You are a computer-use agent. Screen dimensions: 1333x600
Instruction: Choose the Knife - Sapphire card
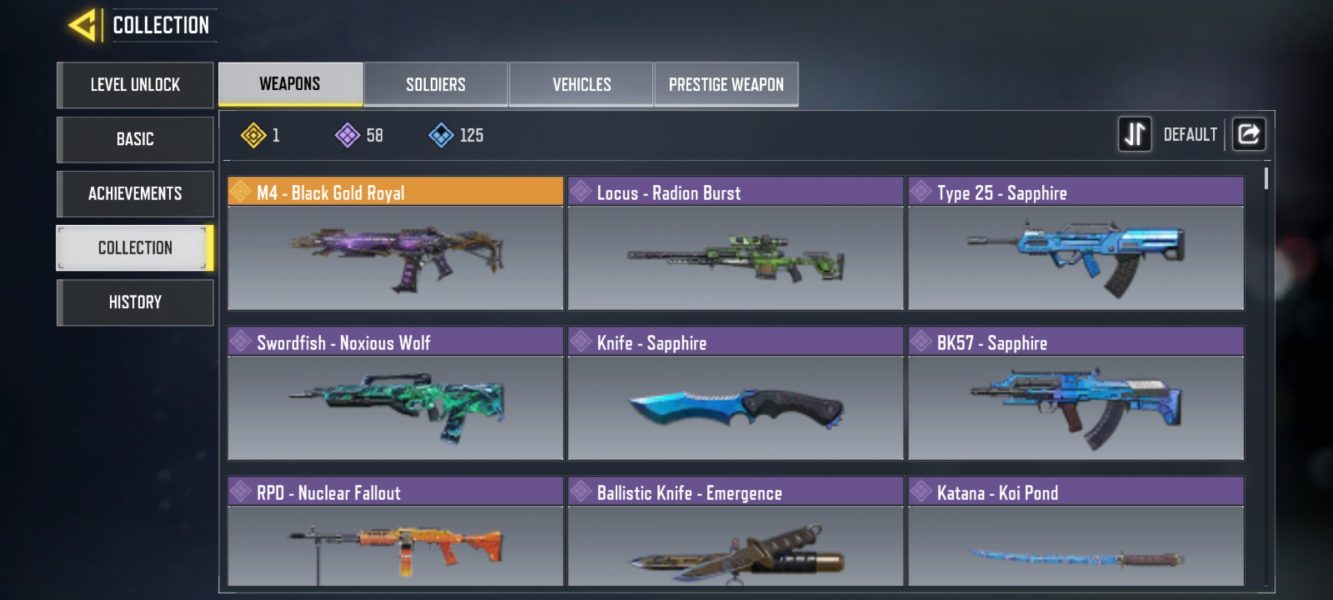click(735, 395)
